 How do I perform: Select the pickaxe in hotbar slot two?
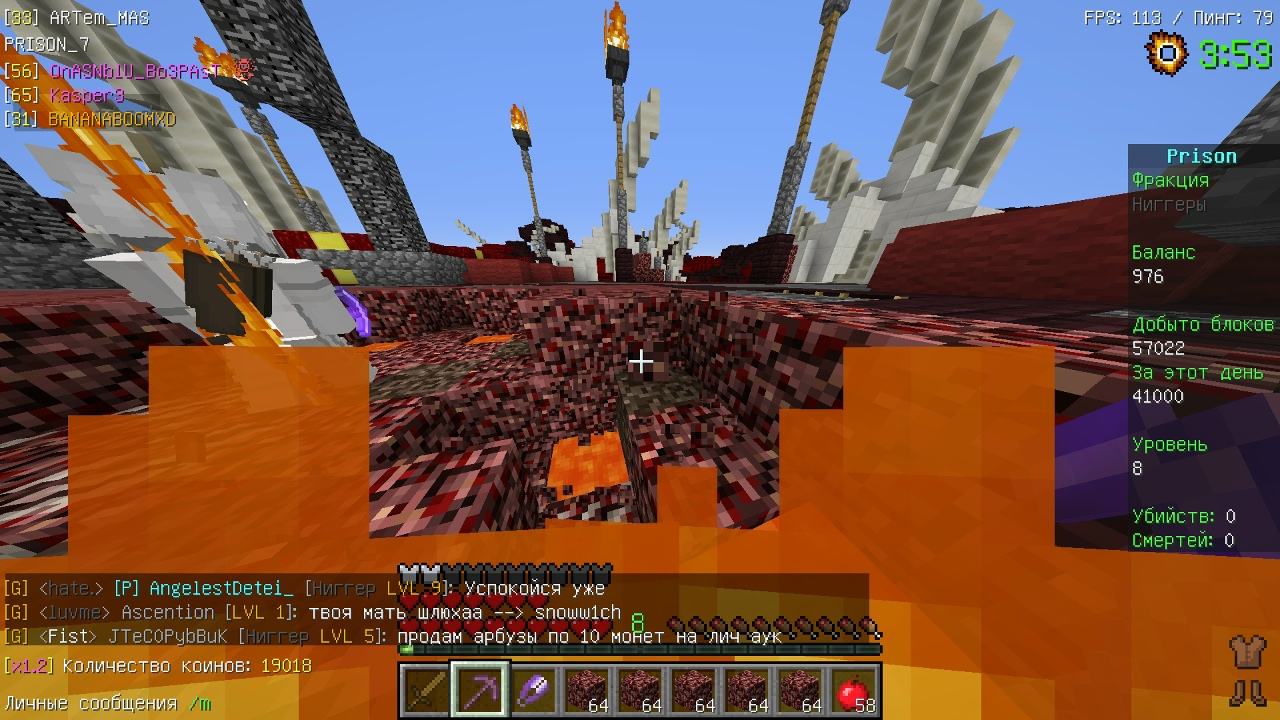click(x=479, y=688)
